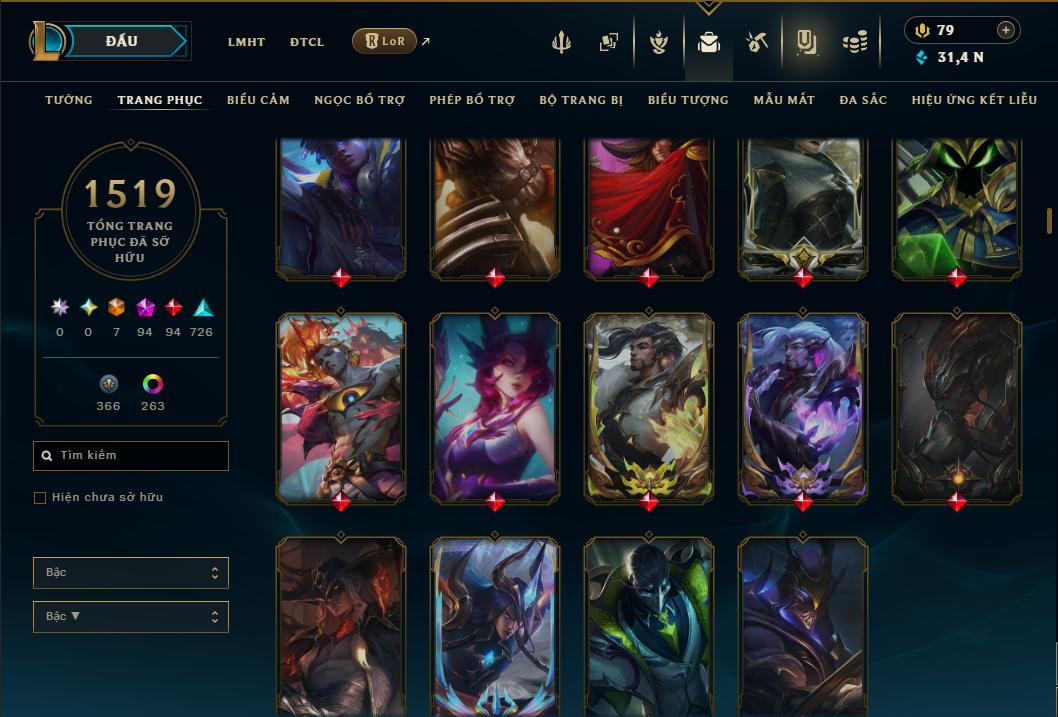1058x717 pixels.
Task: Open the coin stack store icon
Action: point(854,42)
